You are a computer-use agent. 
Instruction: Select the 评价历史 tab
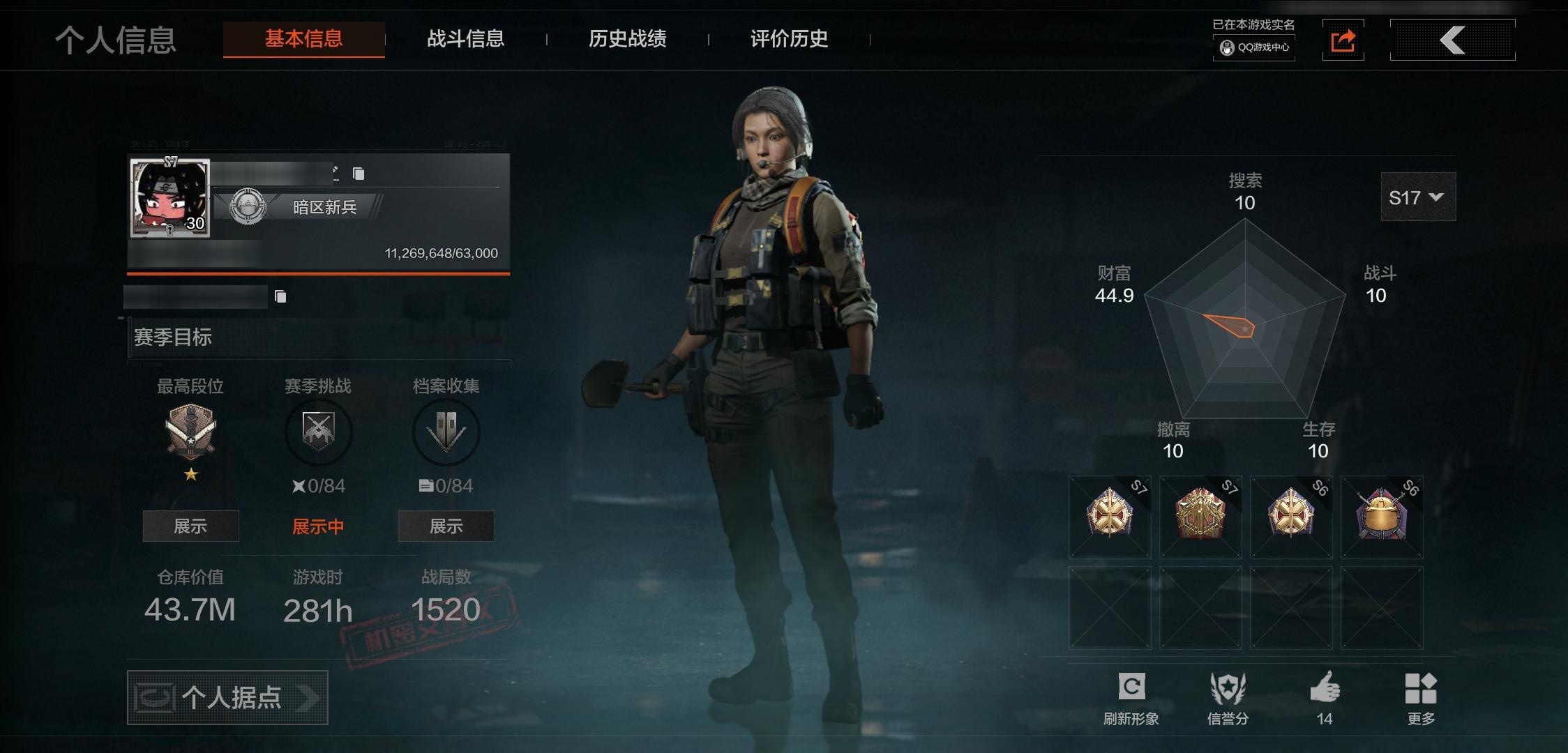click(789, 38)
